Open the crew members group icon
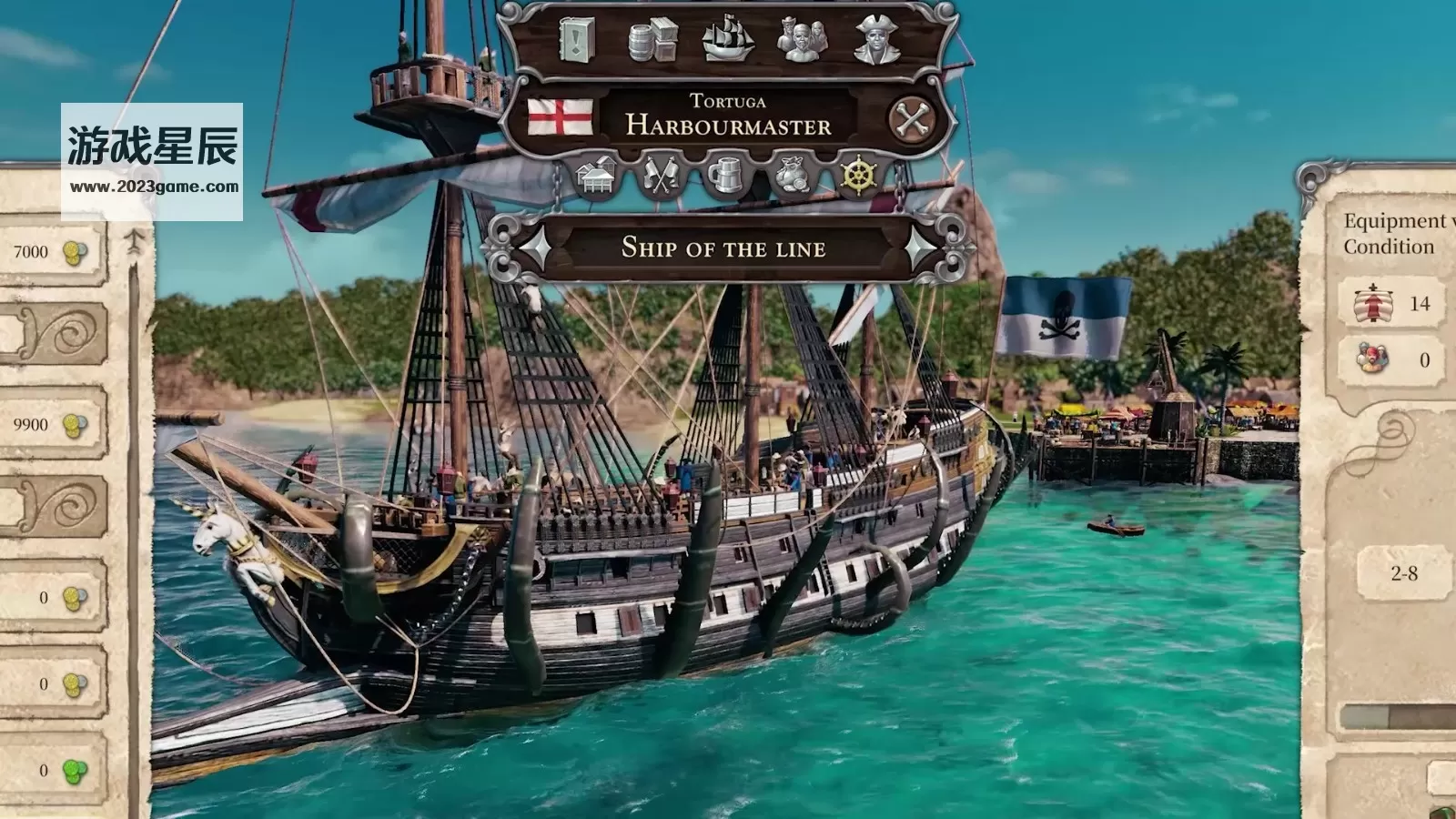This screenshot has height=819, width=1456. click(x=802, y=39)
